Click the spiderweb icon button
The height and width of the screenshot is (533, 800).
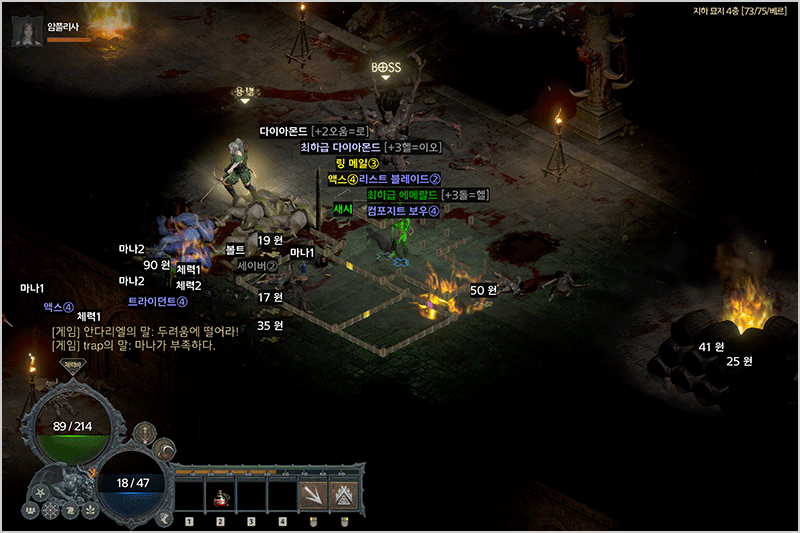(50, 511)
